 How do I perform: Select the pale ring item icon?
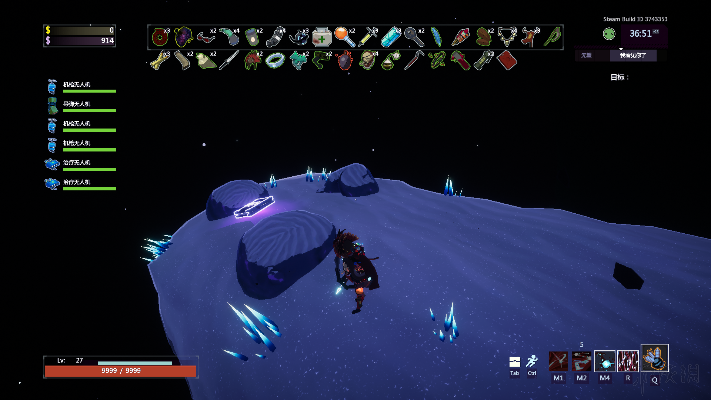(275, 60)
